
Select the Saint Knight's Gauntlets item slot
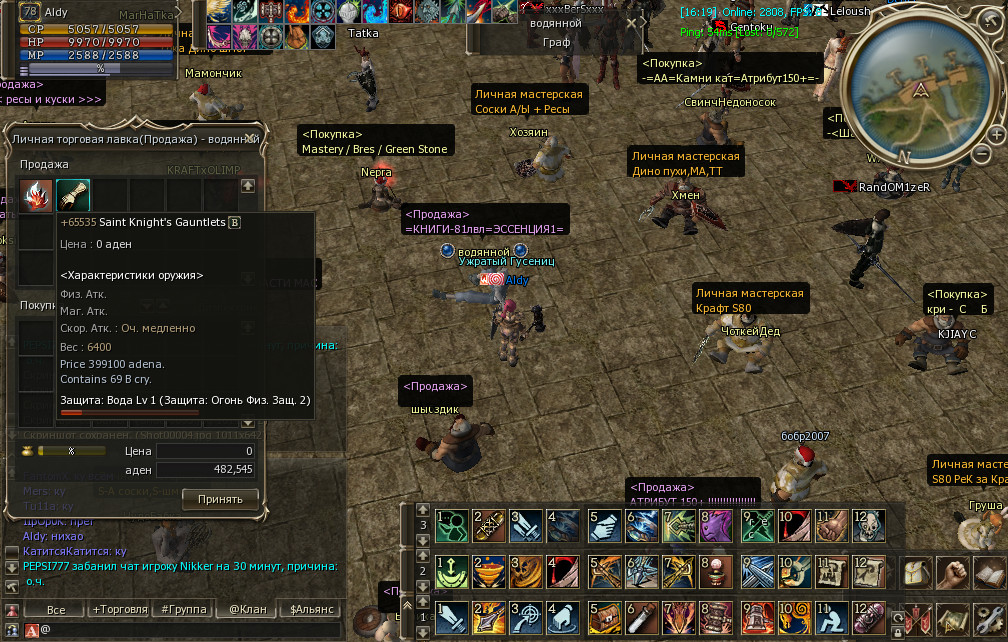click(x=72, y=193)
